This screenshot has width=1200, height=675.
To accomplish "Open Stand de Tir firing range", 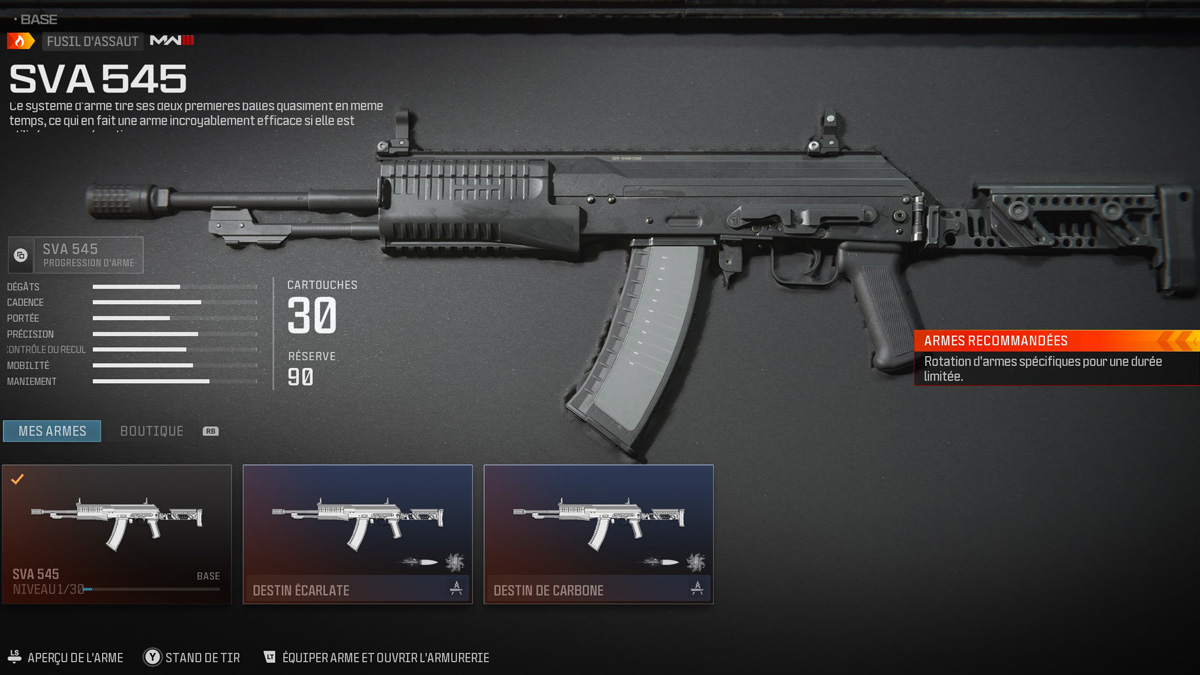I will (x=192, y=658).
